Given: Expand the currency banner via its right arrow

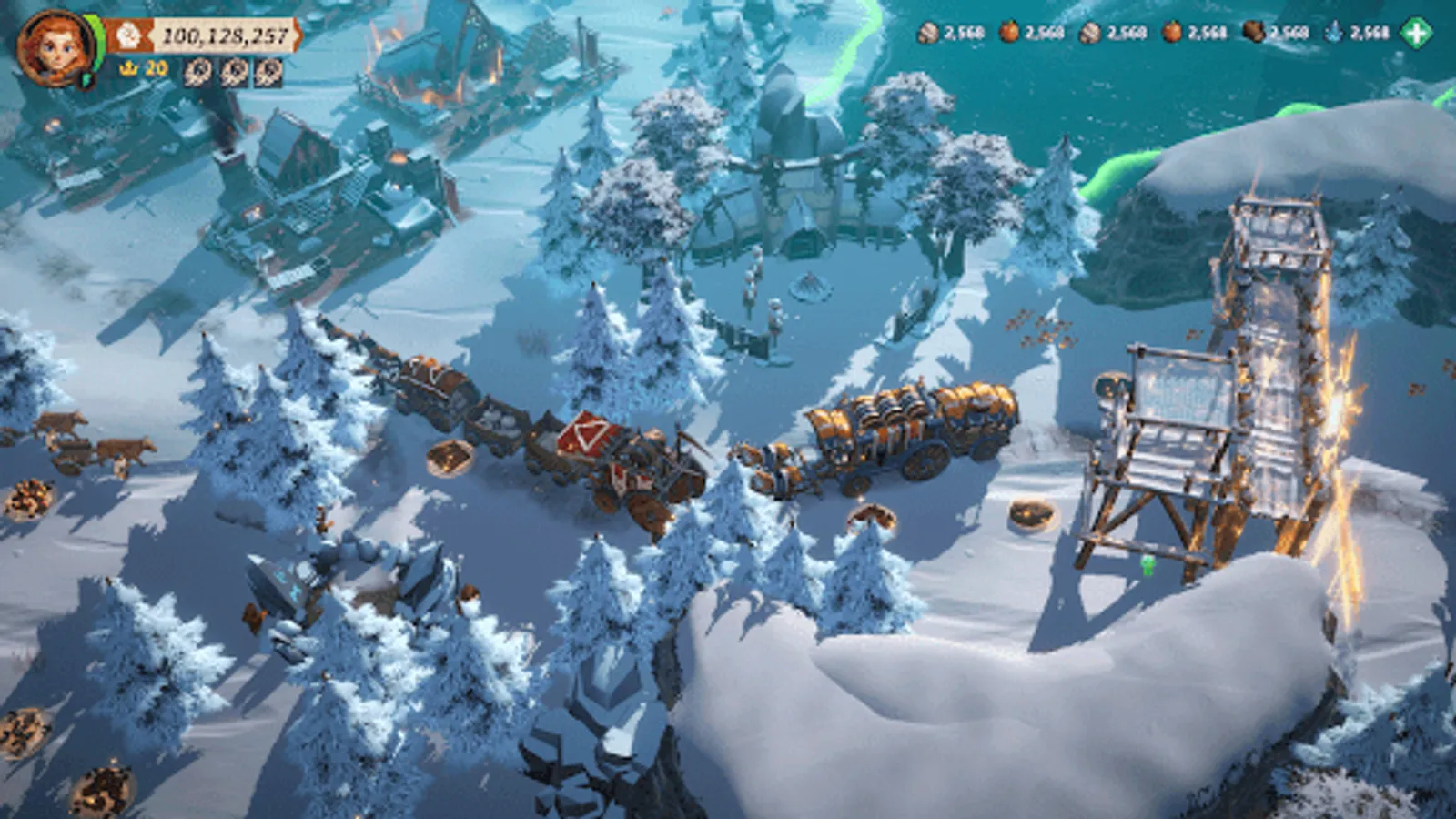Looking at the screenshot, I should (297, 34).
